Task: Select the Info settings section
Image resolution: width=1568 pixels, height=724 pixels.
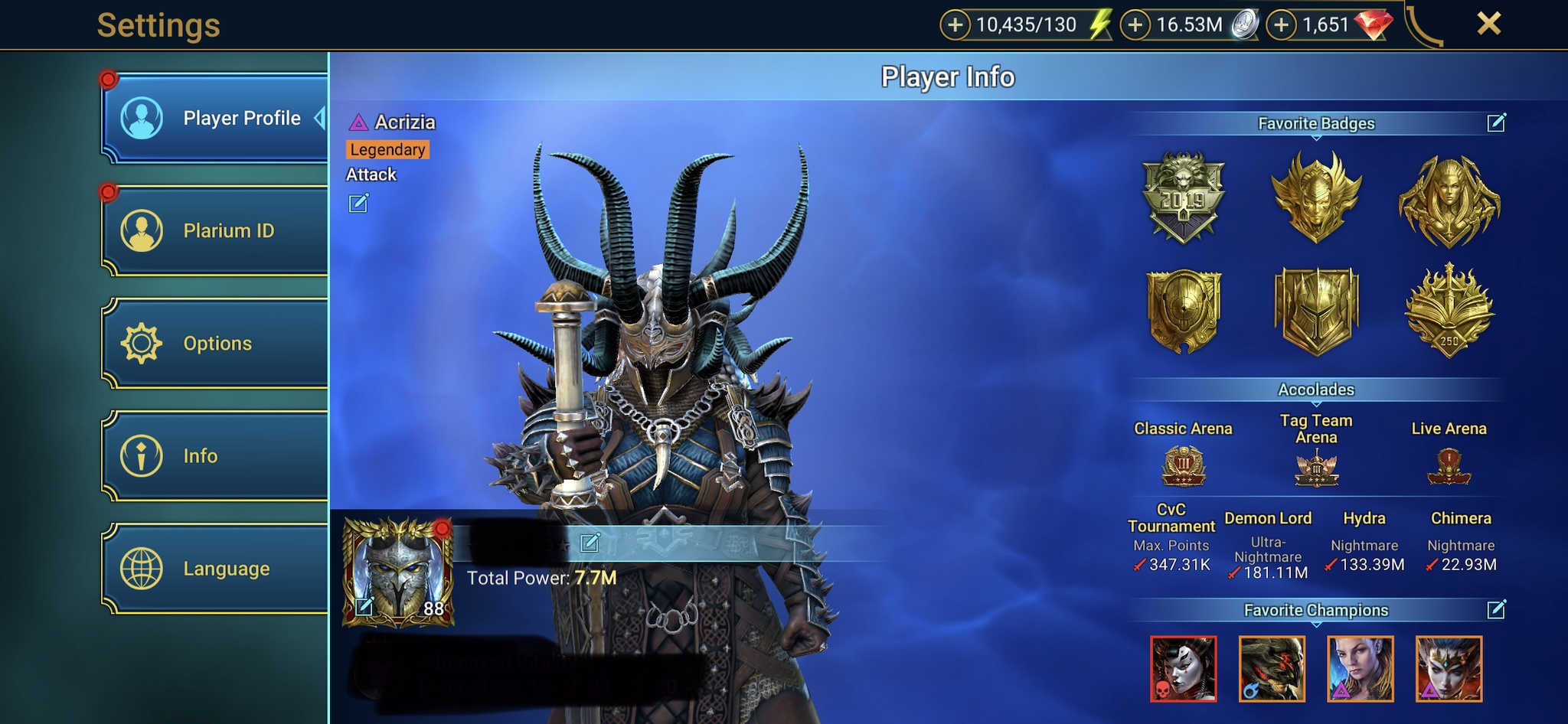Action: [x=214, y=456]
